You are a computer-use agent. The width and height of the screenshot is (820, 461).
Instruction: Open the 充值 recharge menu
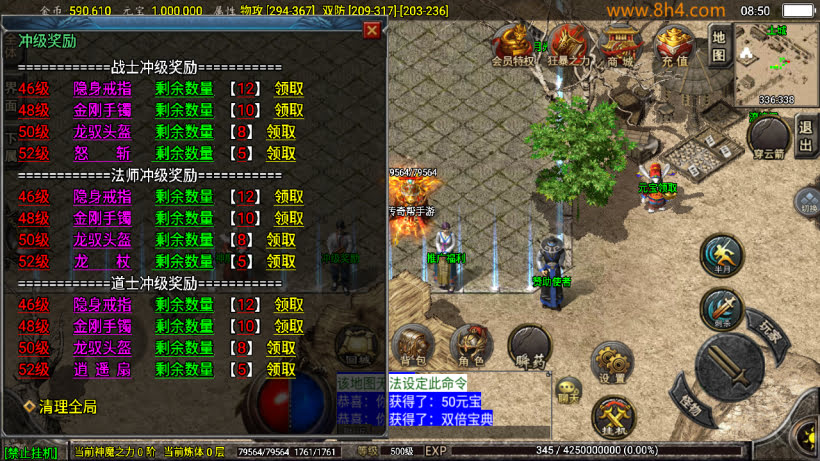click(675, 45)
